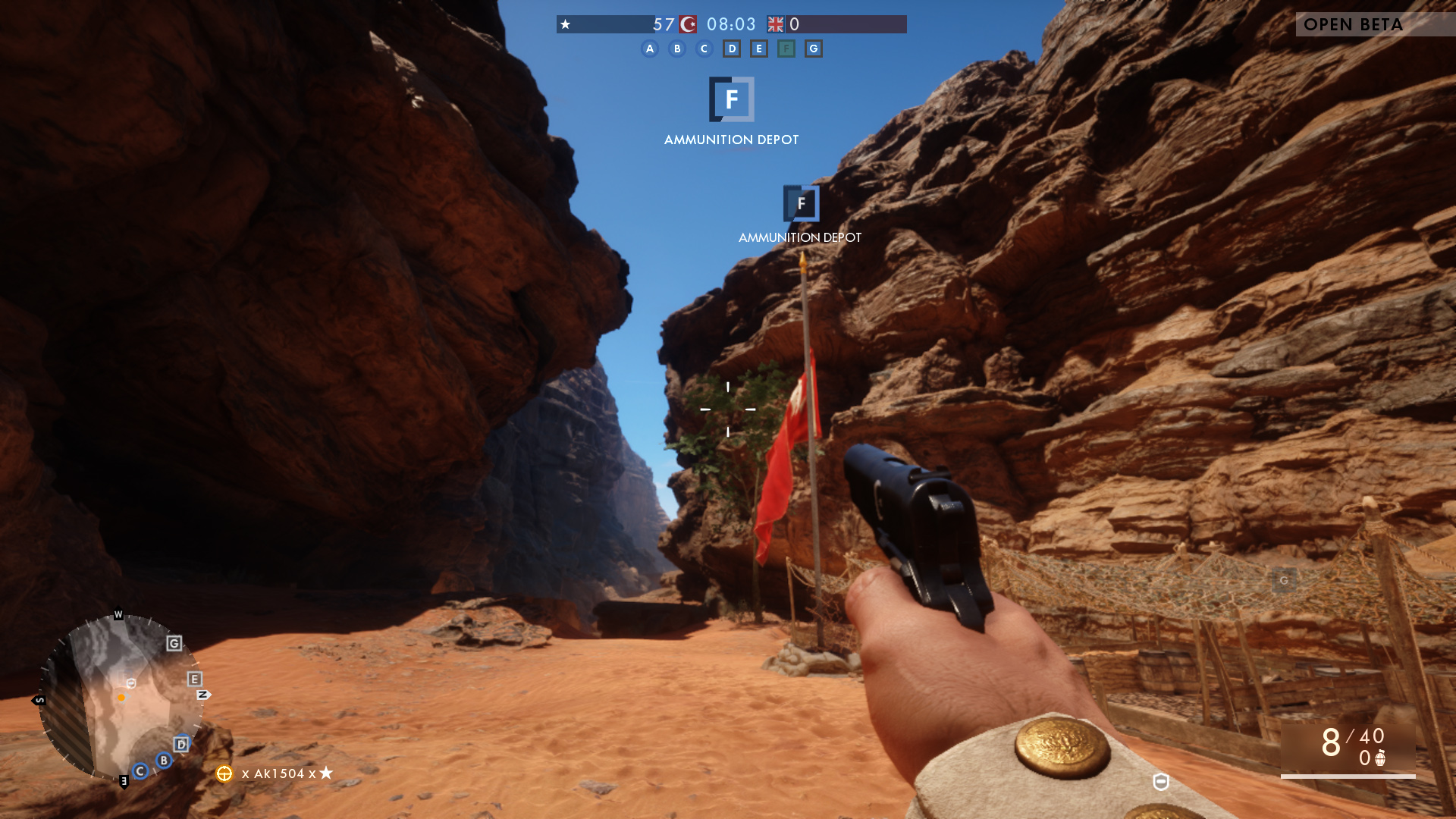
Task: Select objective A in the top flag row
Action: (650, 49)
